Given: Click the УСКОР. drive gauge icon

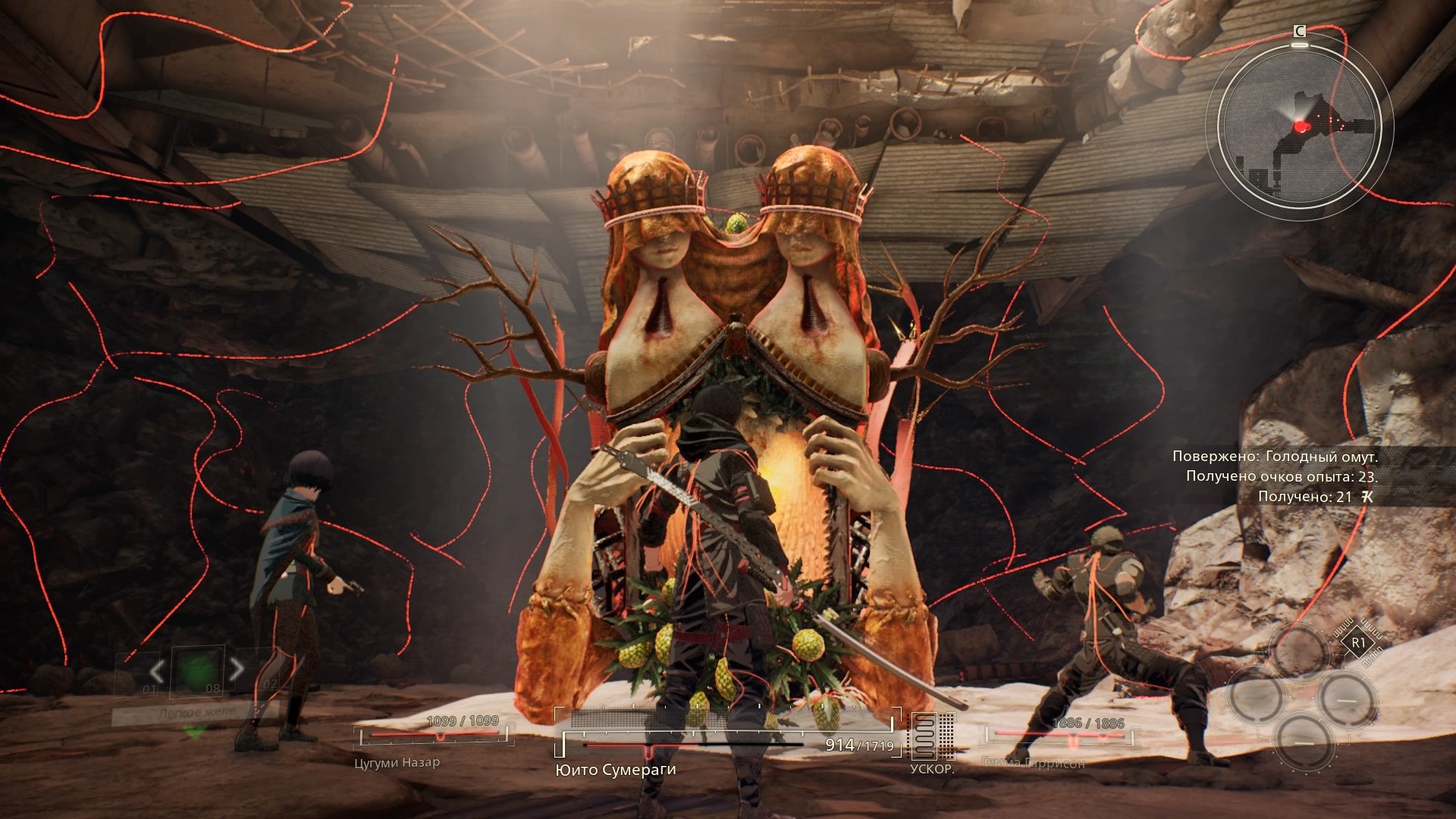Looking at the screenshot, I should (931, 736).
